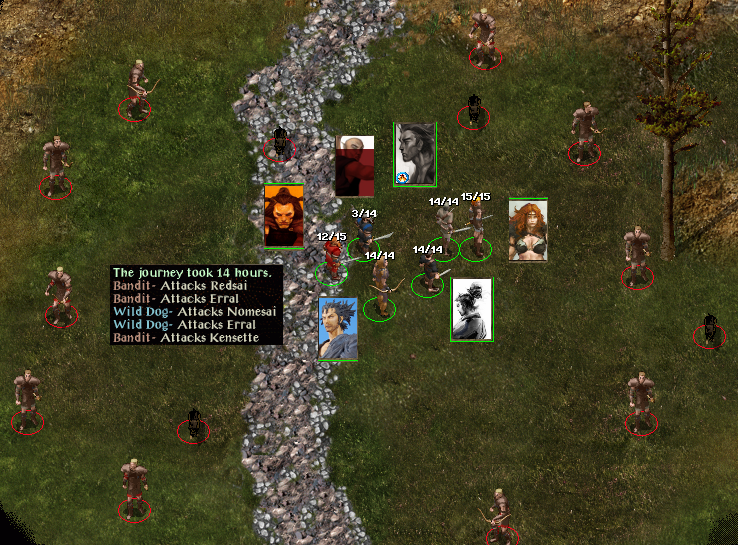738x545 pixels.
Task: Select the red-haired woman portrait
Action: 528,230
